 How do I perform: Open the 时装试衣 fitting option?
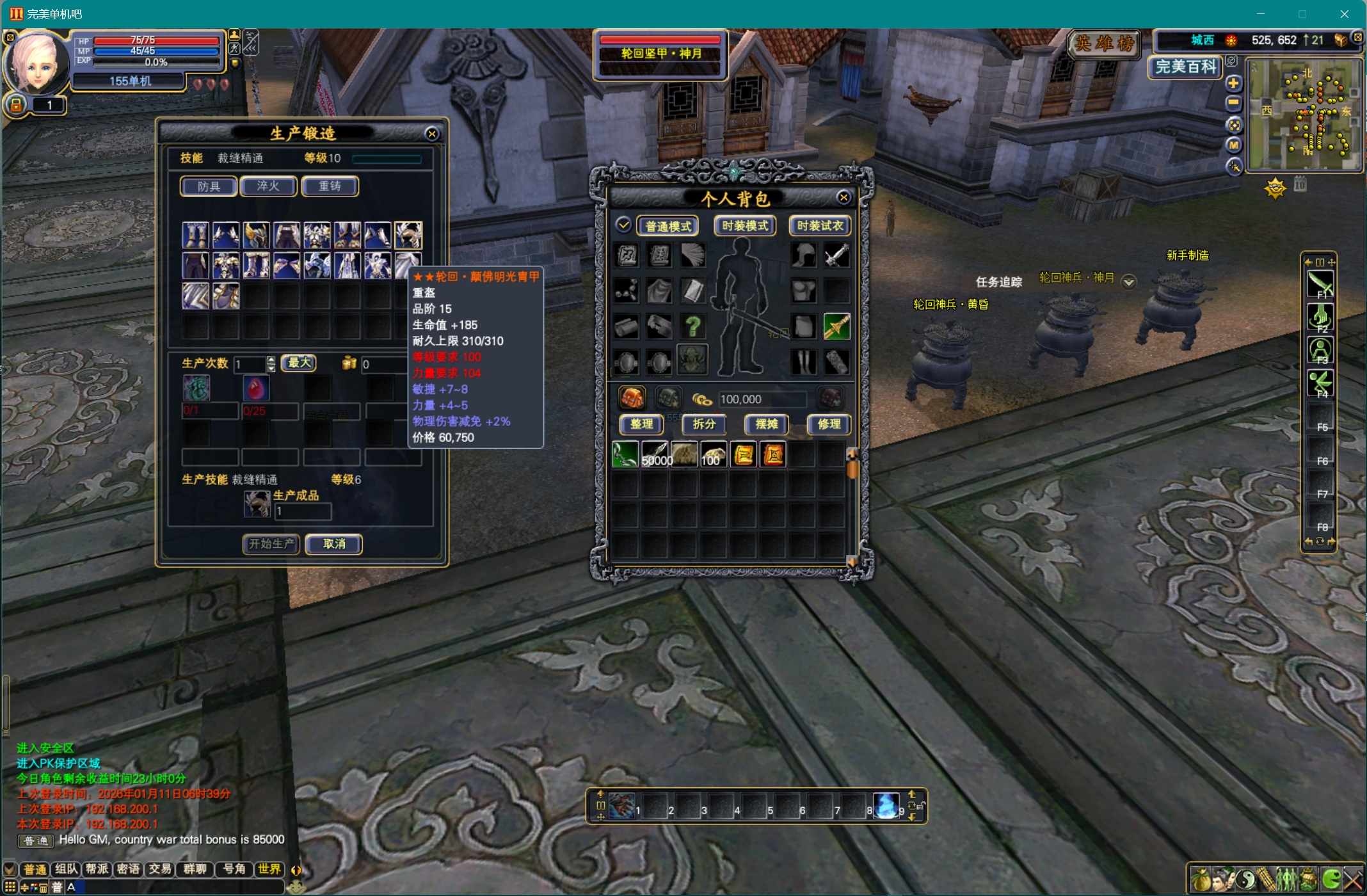tap(820, 226)
